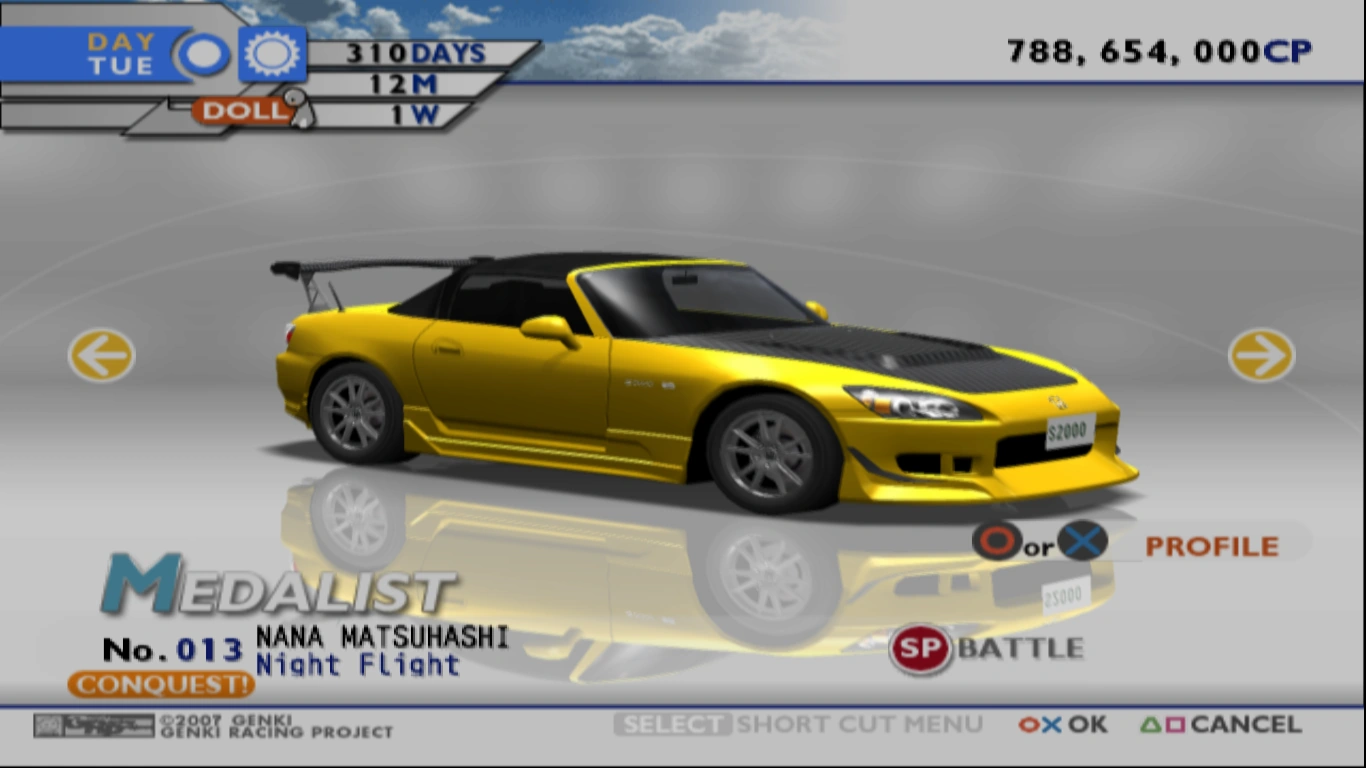
Task: Select the next rival with right arrow
Action: (x=1263, y=355)
